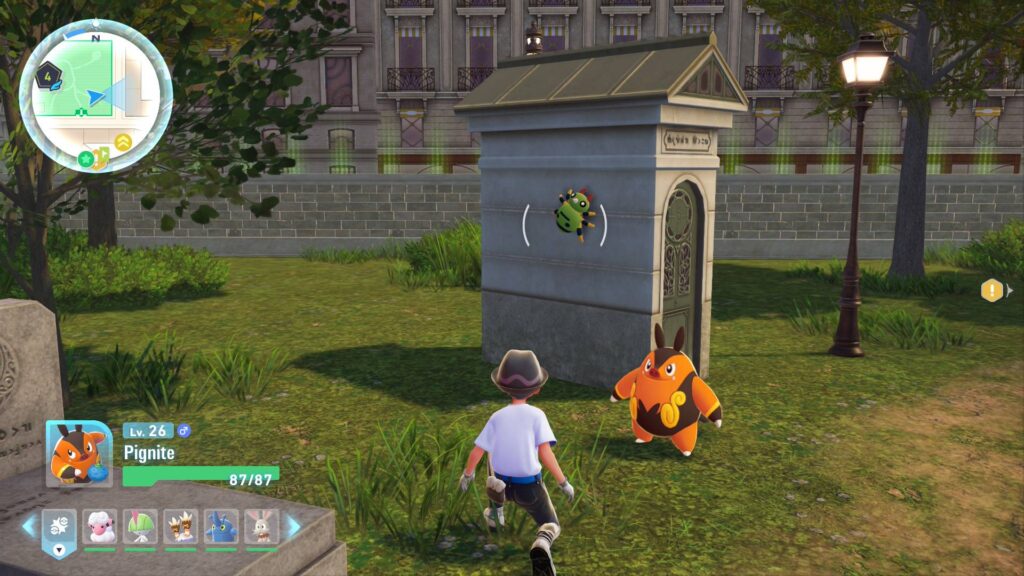This screenshot has height=576, width=1024.
Task: Choose the green-haired Ralts party slot
Action: pos(140,526)
